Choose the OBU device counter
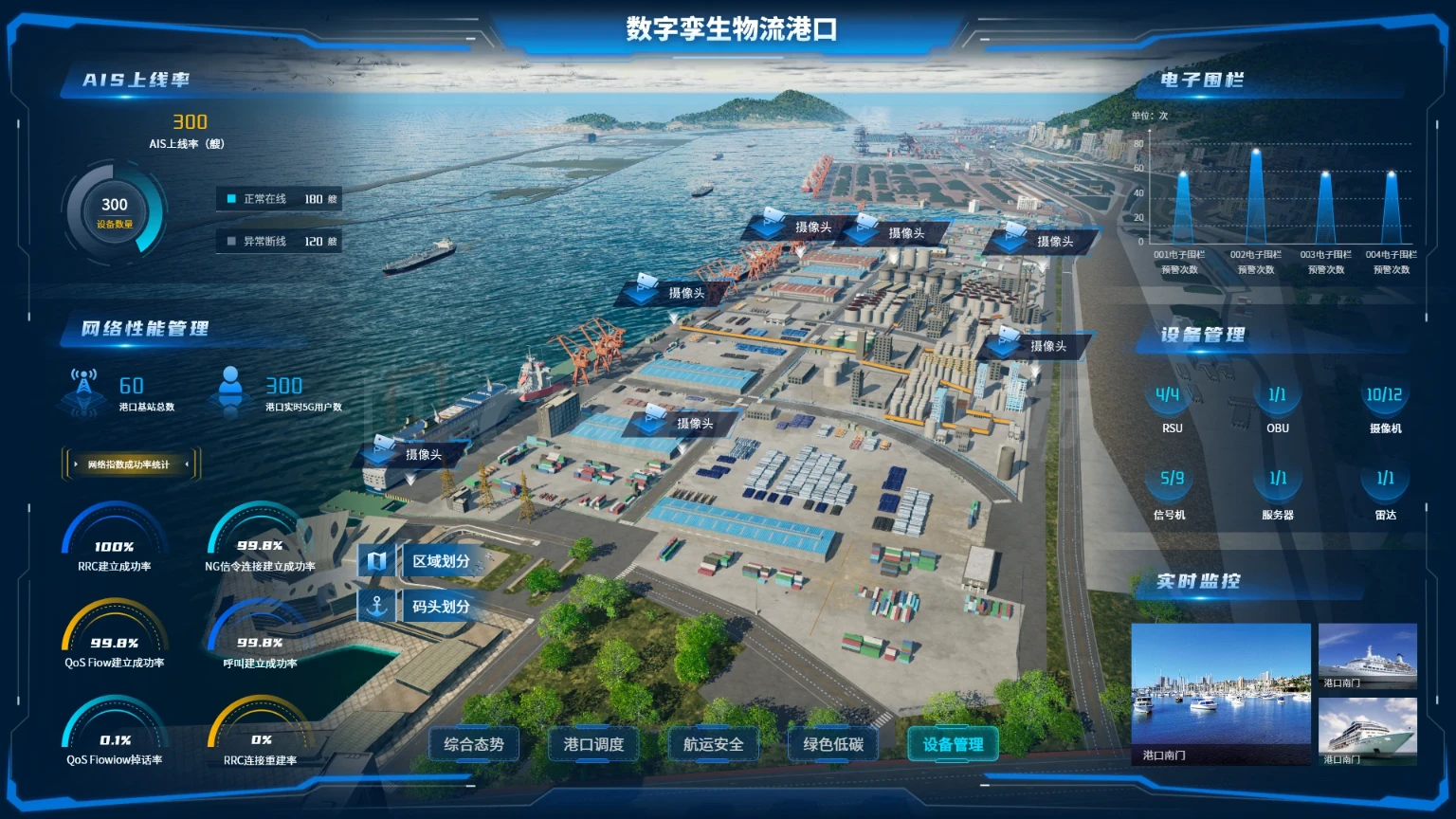1456x819 pixels. [1277, 402]
